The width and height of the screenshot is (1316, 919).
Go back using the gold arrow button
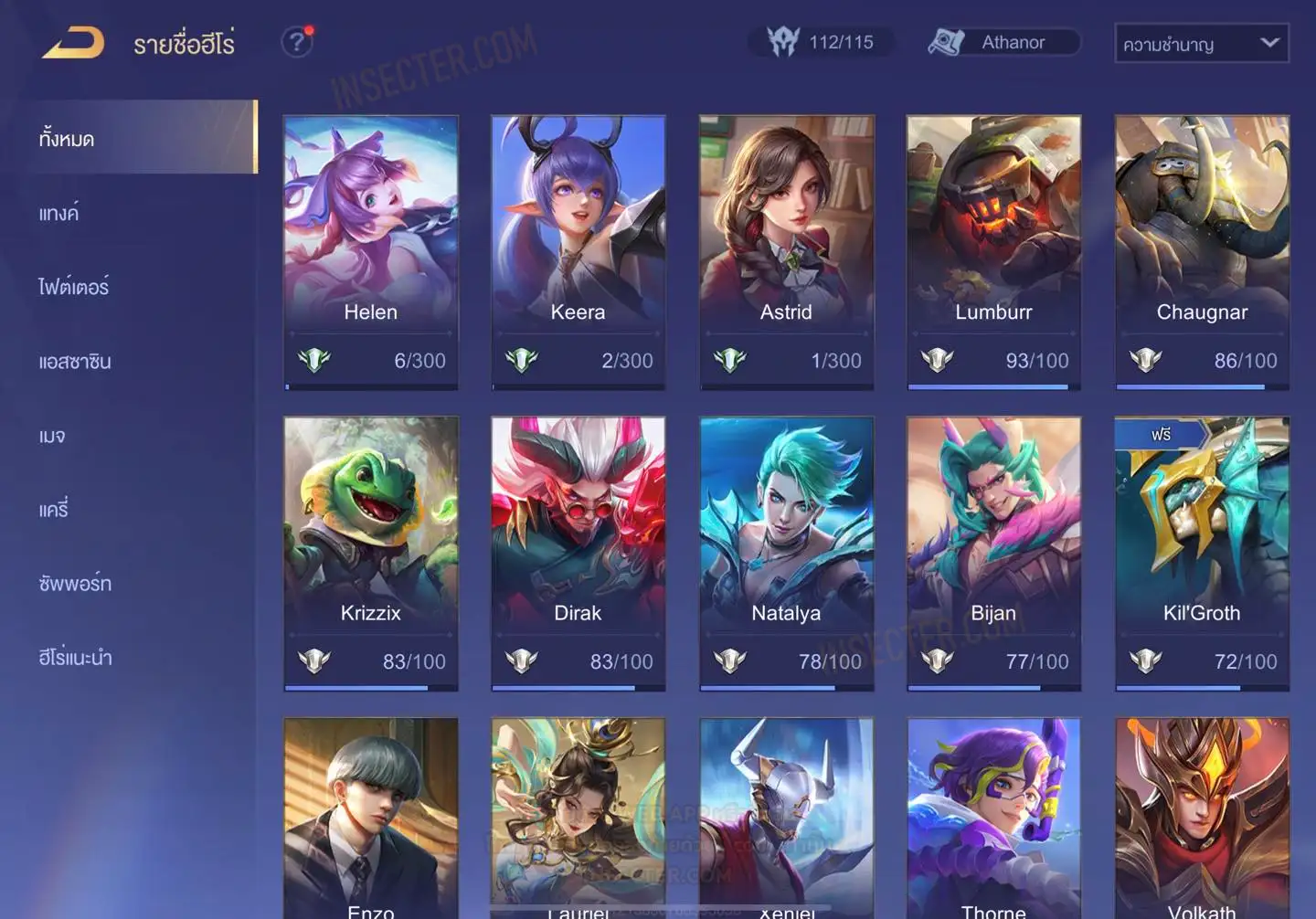pos(73,43)
